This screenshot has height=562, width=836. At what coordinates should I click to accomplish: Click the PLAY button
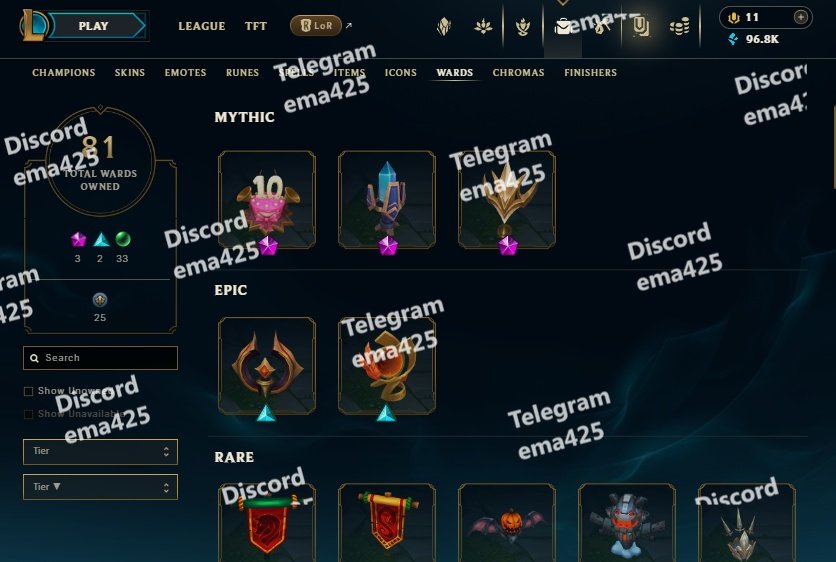[94, 26]
